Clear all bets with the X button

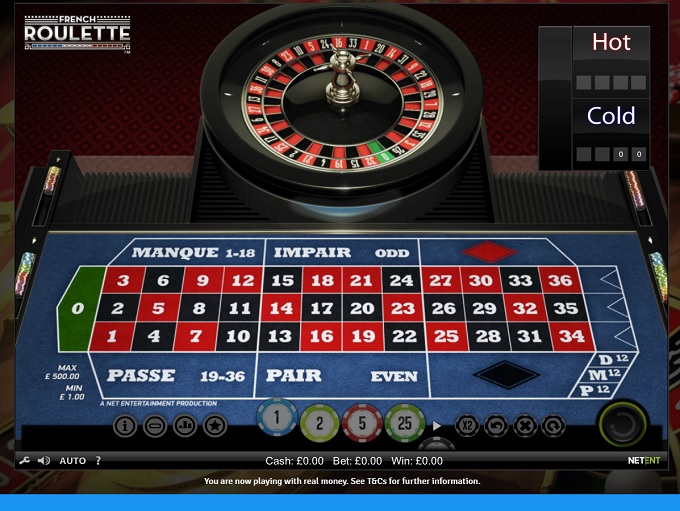click(x=524, y=425)
